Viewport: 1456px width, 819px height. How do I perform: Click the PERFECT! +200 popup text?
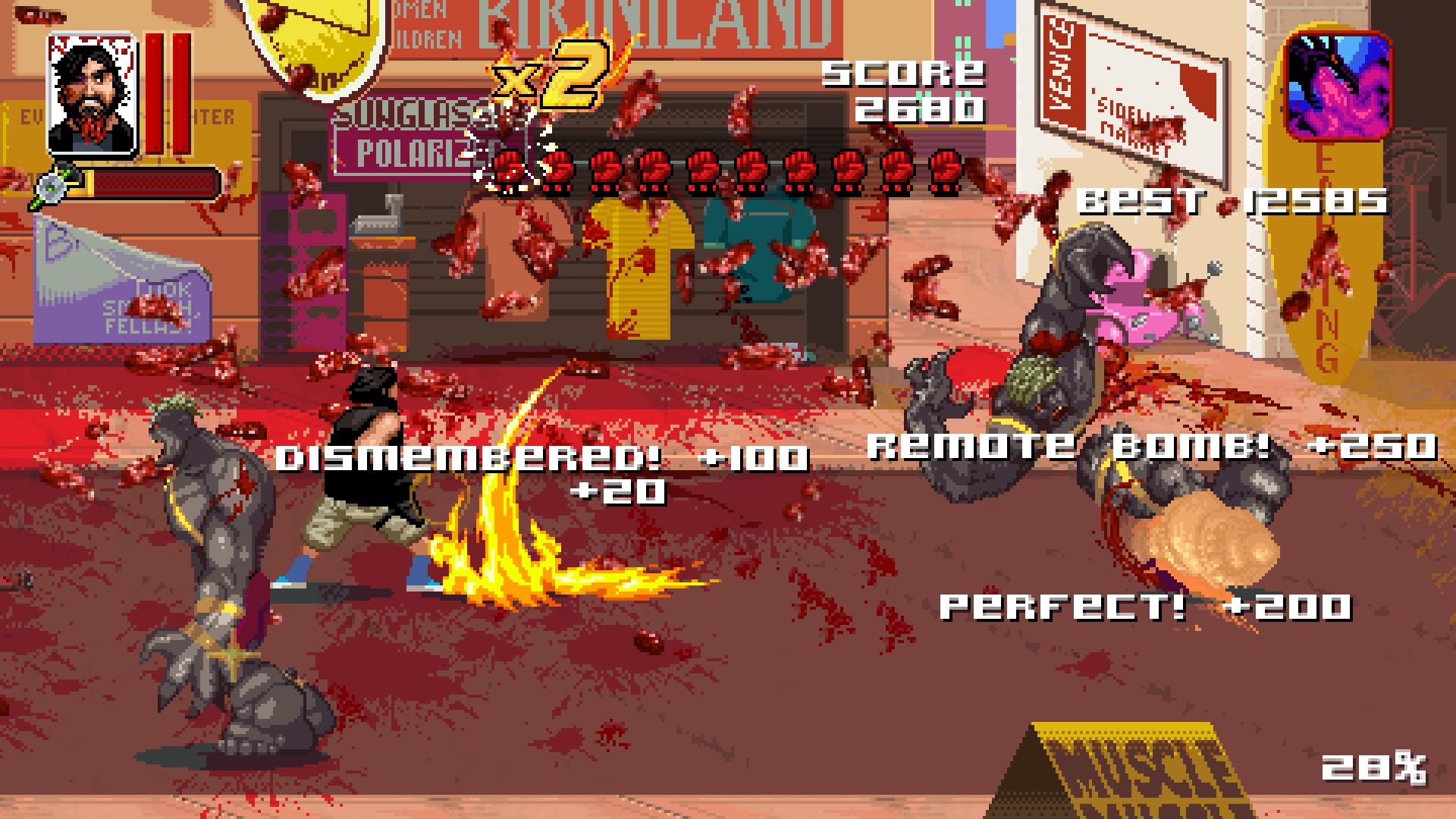click(1145, 607)
